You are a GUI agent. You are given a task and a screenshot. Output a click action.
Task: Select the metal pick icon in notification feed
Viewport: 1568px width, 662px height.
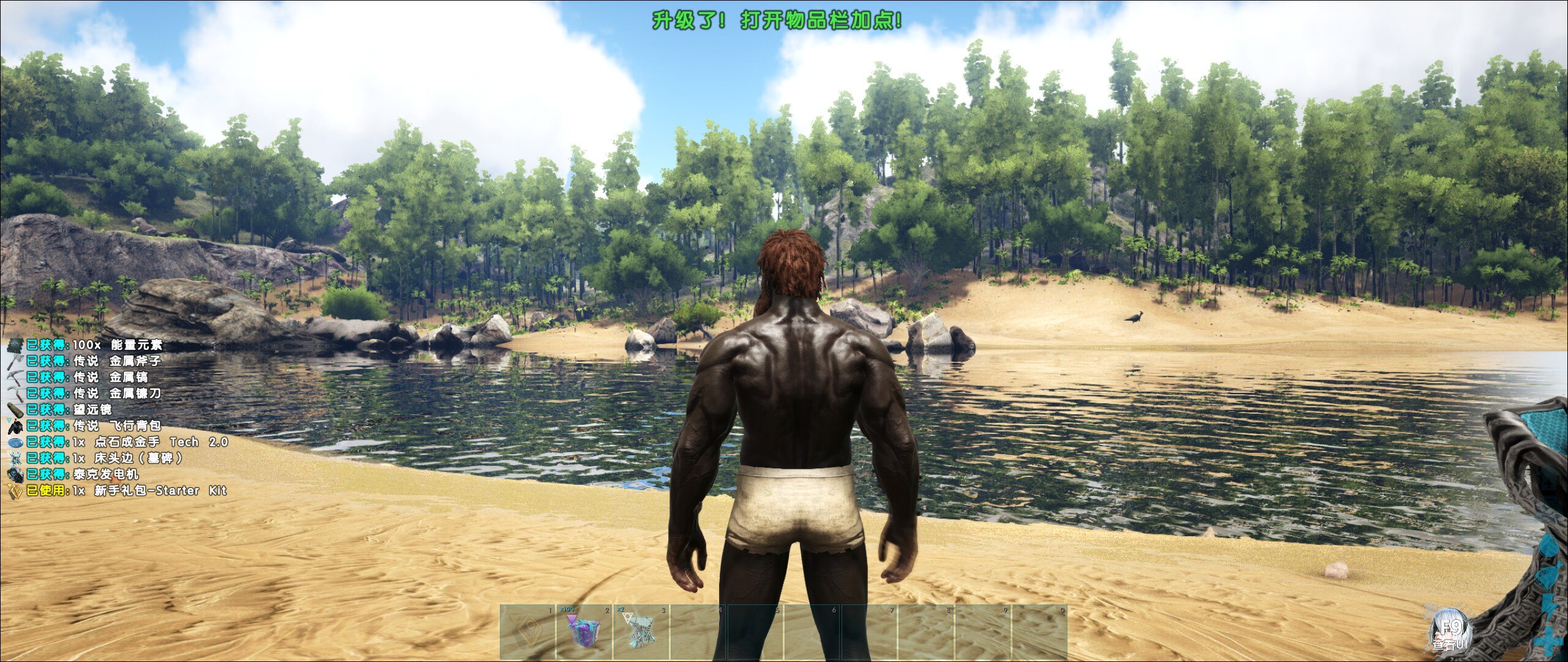14,377
